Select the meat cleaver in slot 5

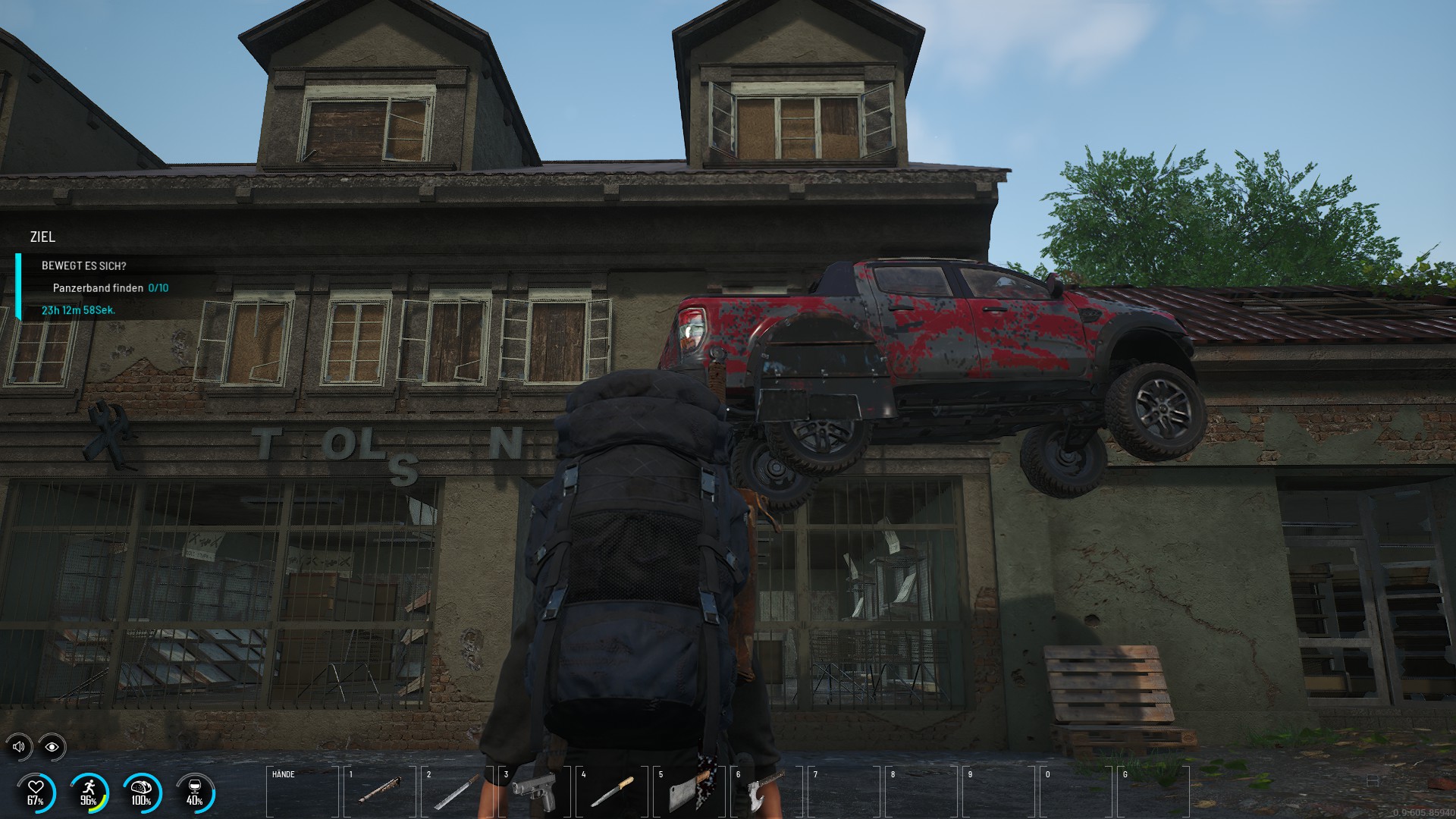[689, 792]
